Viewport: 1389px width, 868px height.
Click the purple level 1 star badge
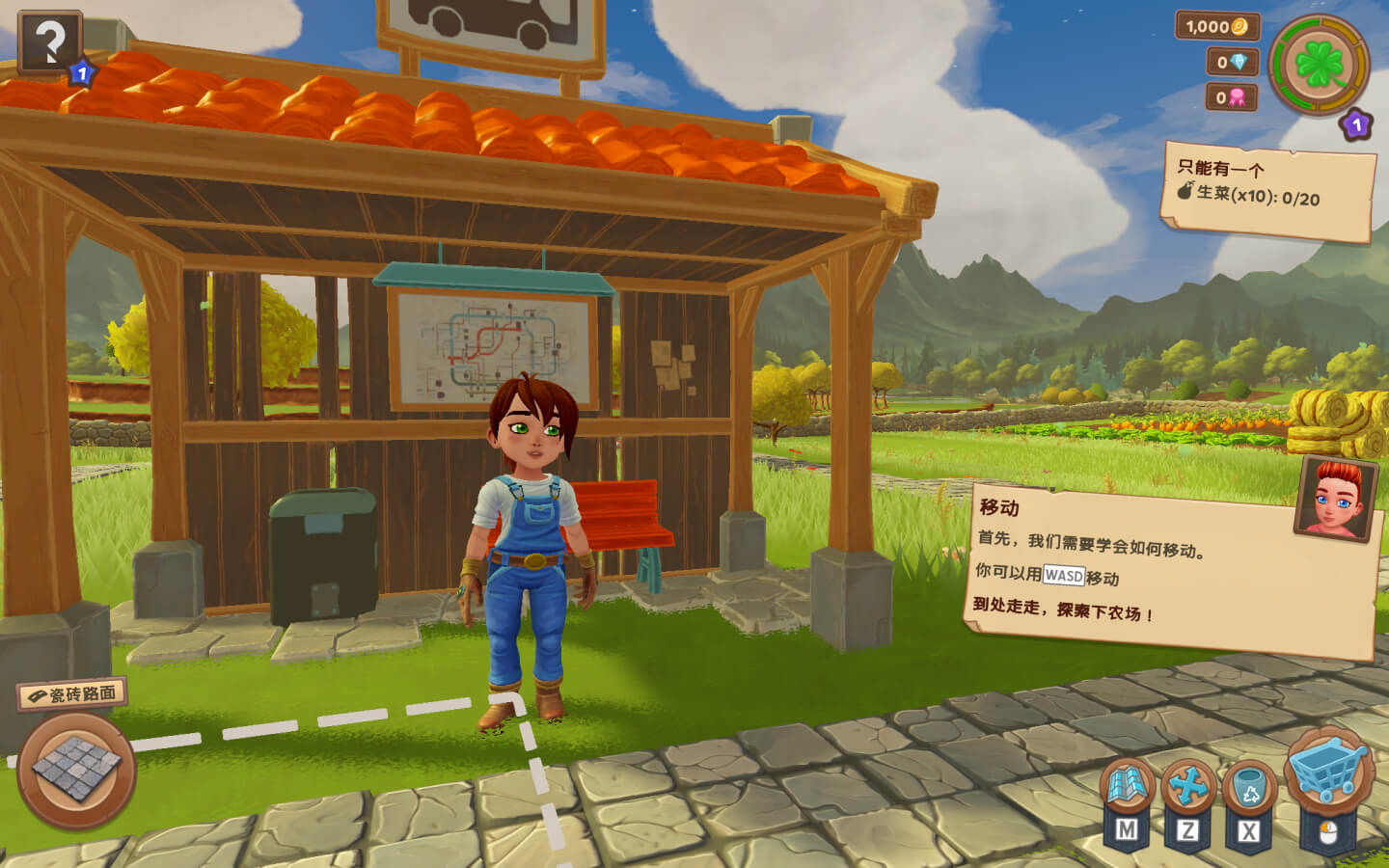pos(1356,123)
